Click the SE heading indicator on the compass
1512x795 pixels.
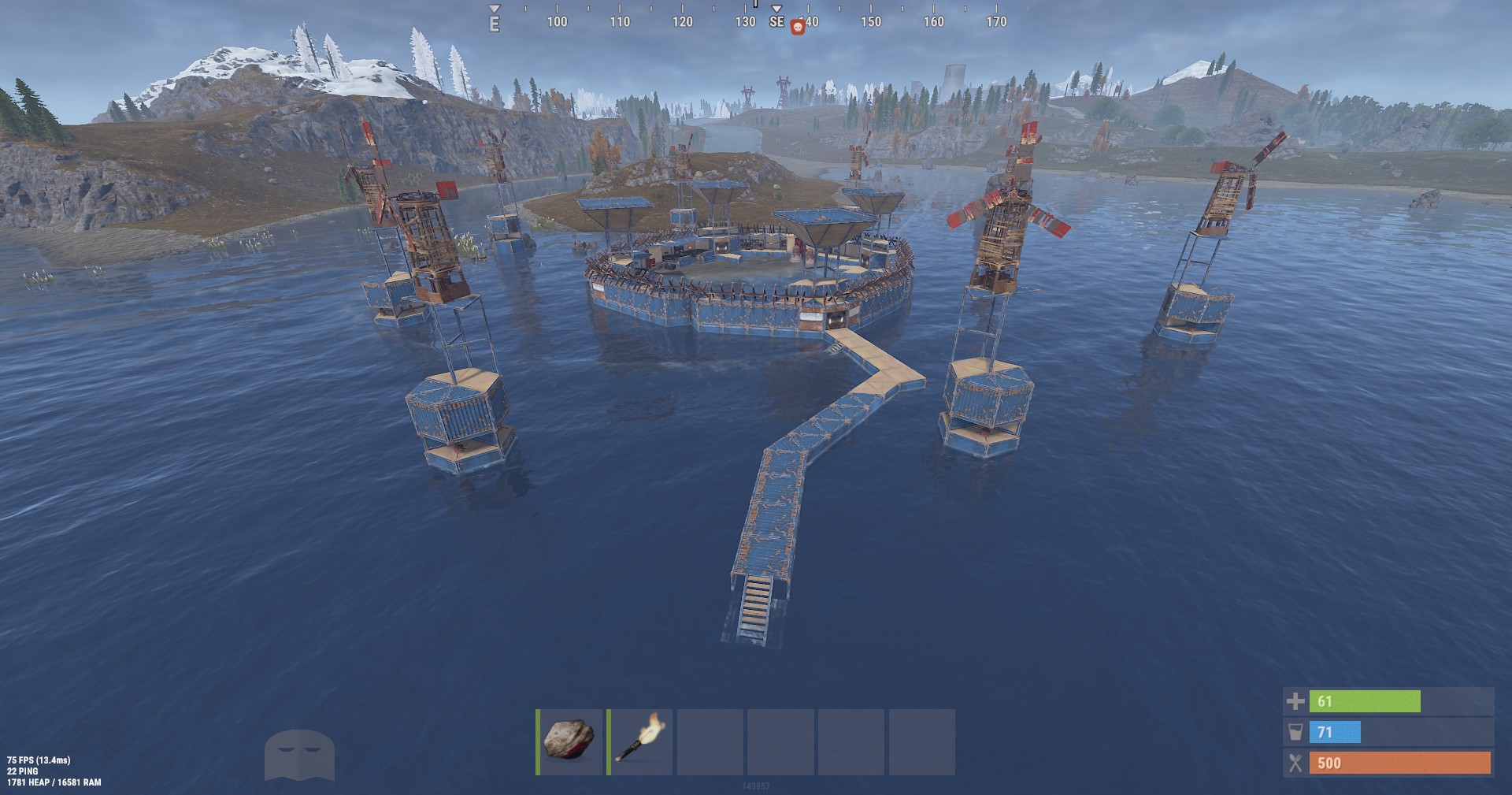(x=776, y=24)
